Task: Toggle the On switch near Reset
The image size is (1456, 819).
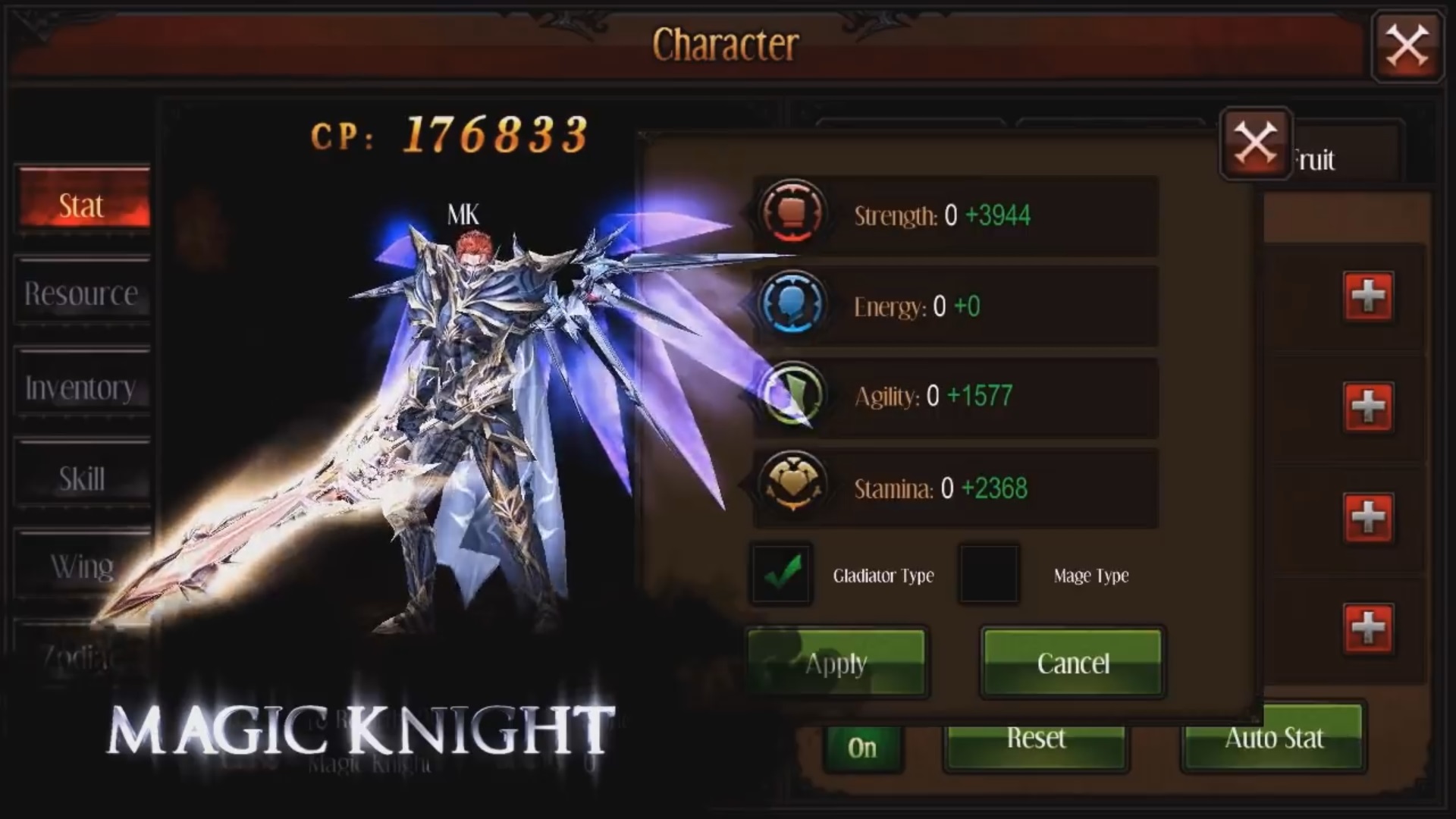Action: tap(864, 747)
